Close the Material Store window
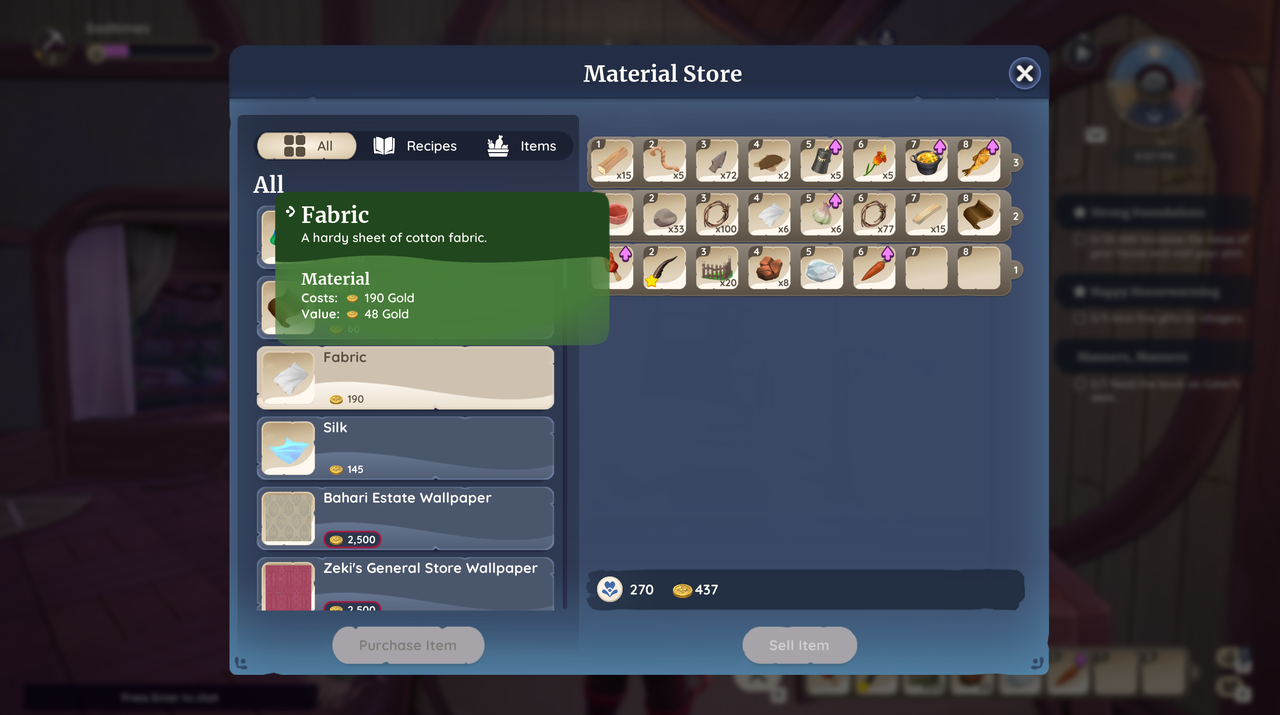 [x=1024, y=73]
